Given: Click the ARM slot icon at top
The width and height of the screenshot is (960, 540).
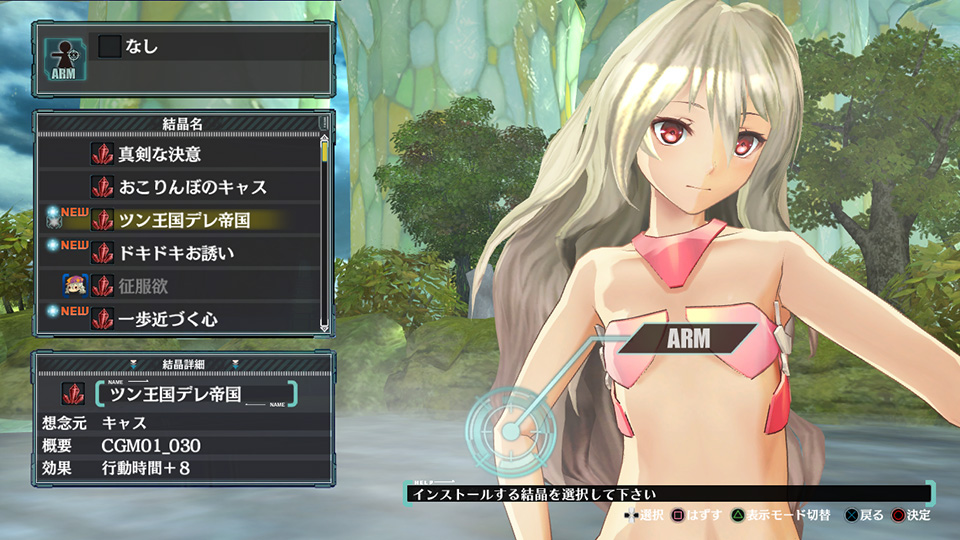Looking at the screenshot, I should pyautogui.click(x=63, y=57).
